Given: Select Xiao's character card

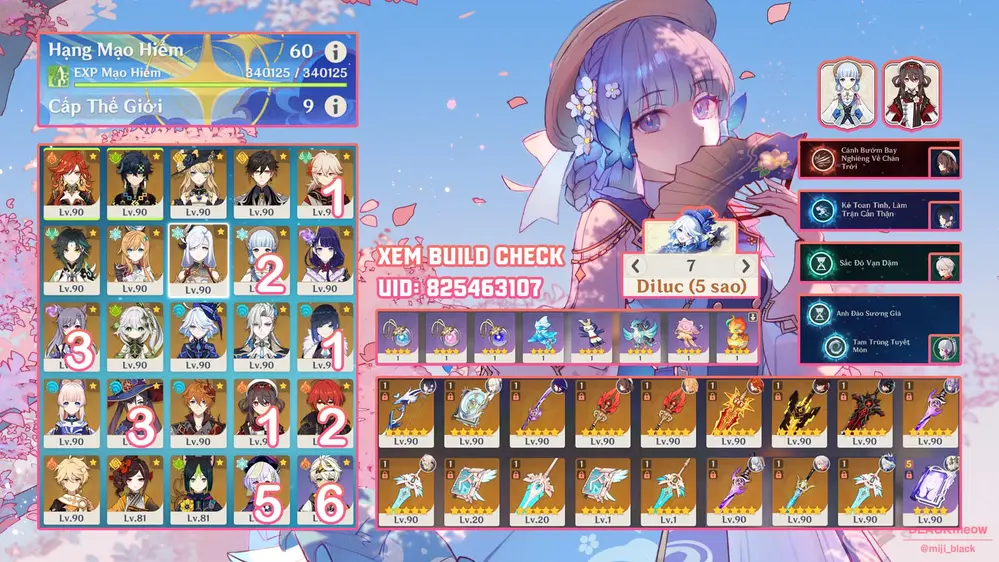Looking at the screenshot, I should click(72, 258).
